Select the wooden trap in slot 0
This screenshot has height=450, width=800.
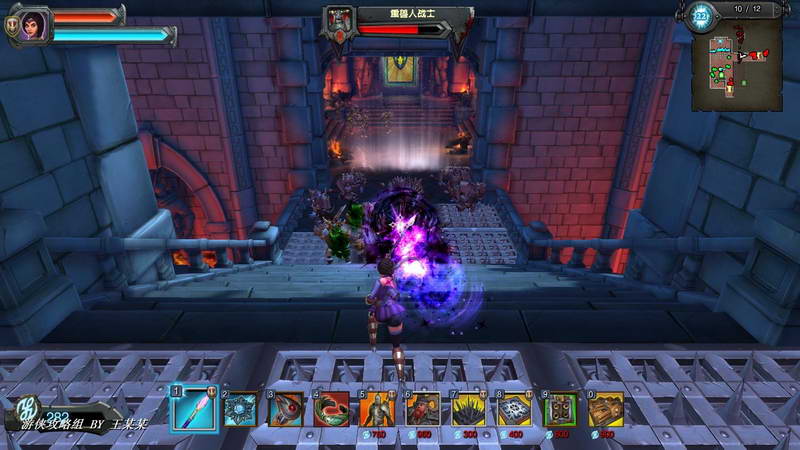coord(606,409)
